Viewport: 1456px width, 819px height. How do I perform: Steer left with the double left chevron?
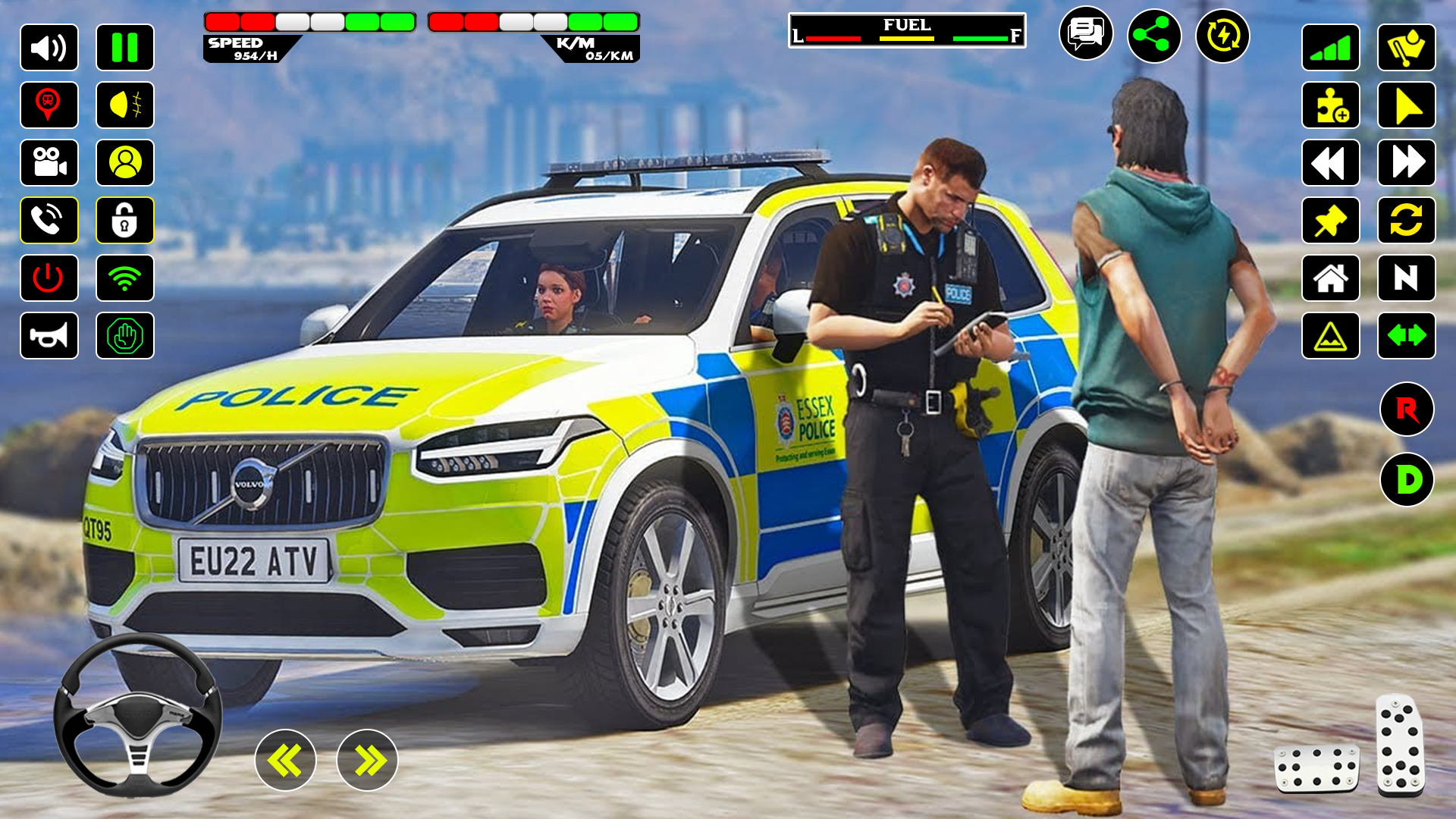point(285,760)
